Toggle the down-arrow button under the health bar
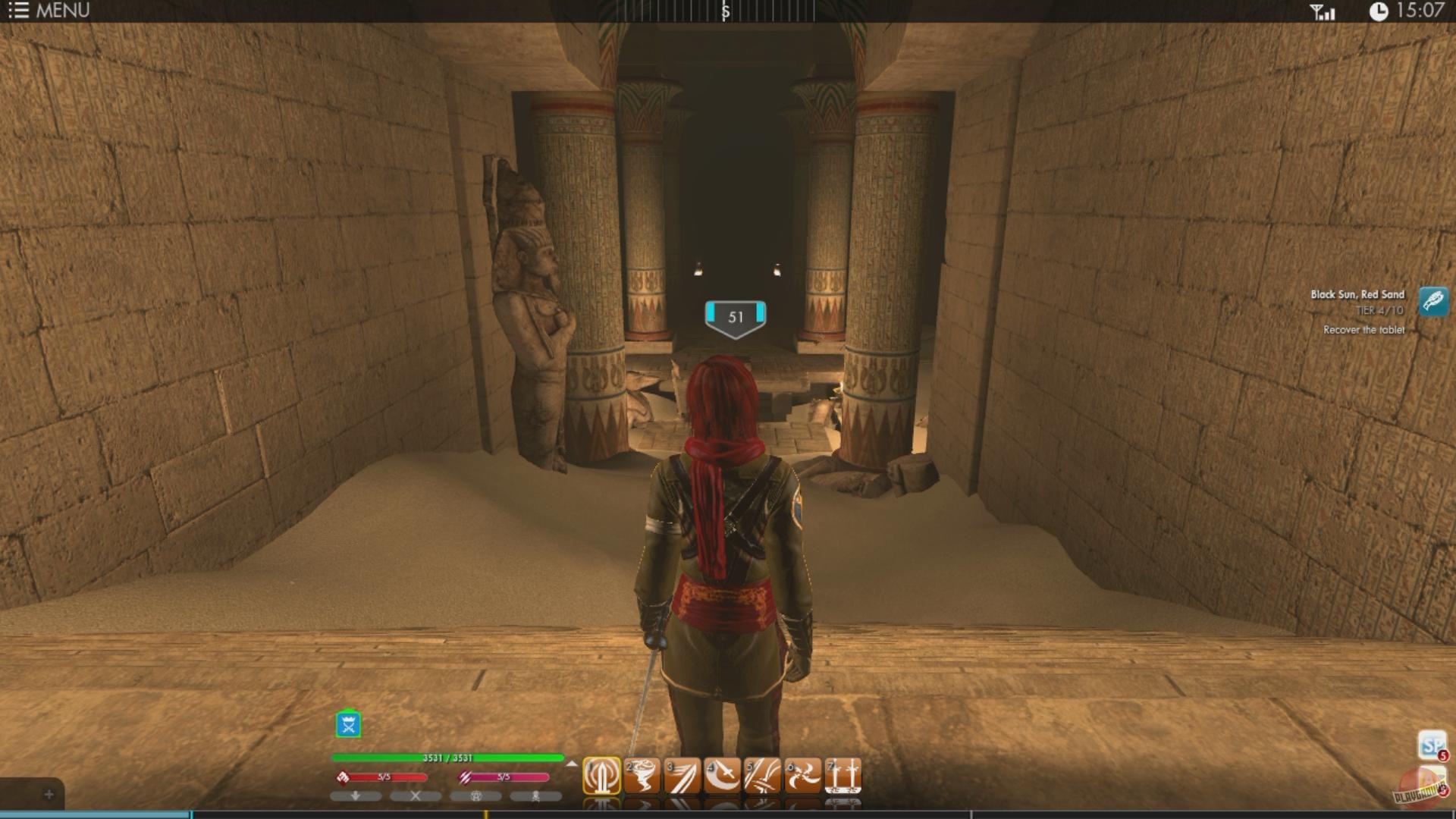1456x819 pixels. click(x=356, y=798)
